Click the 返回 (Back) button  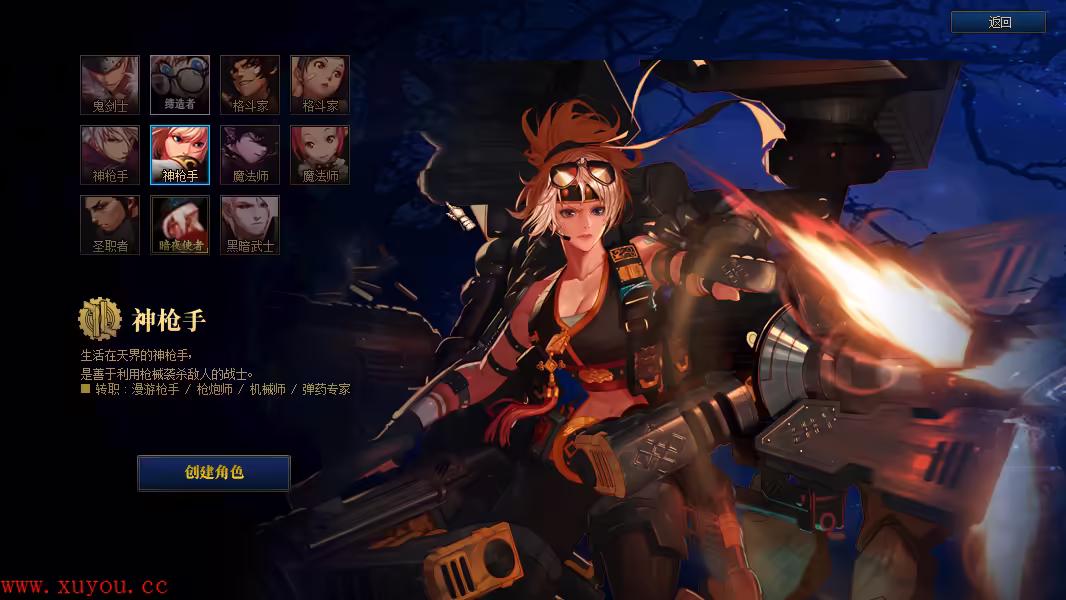[998, 22]
